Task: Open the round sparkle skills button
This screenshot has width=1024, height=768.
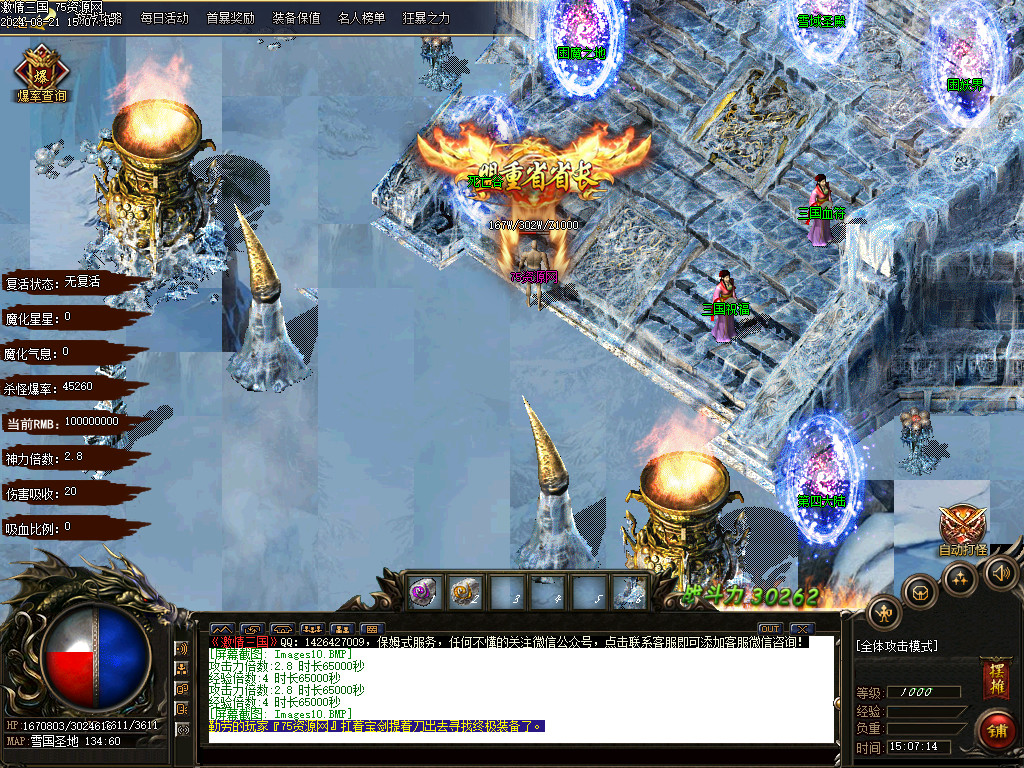Action: 960,579
